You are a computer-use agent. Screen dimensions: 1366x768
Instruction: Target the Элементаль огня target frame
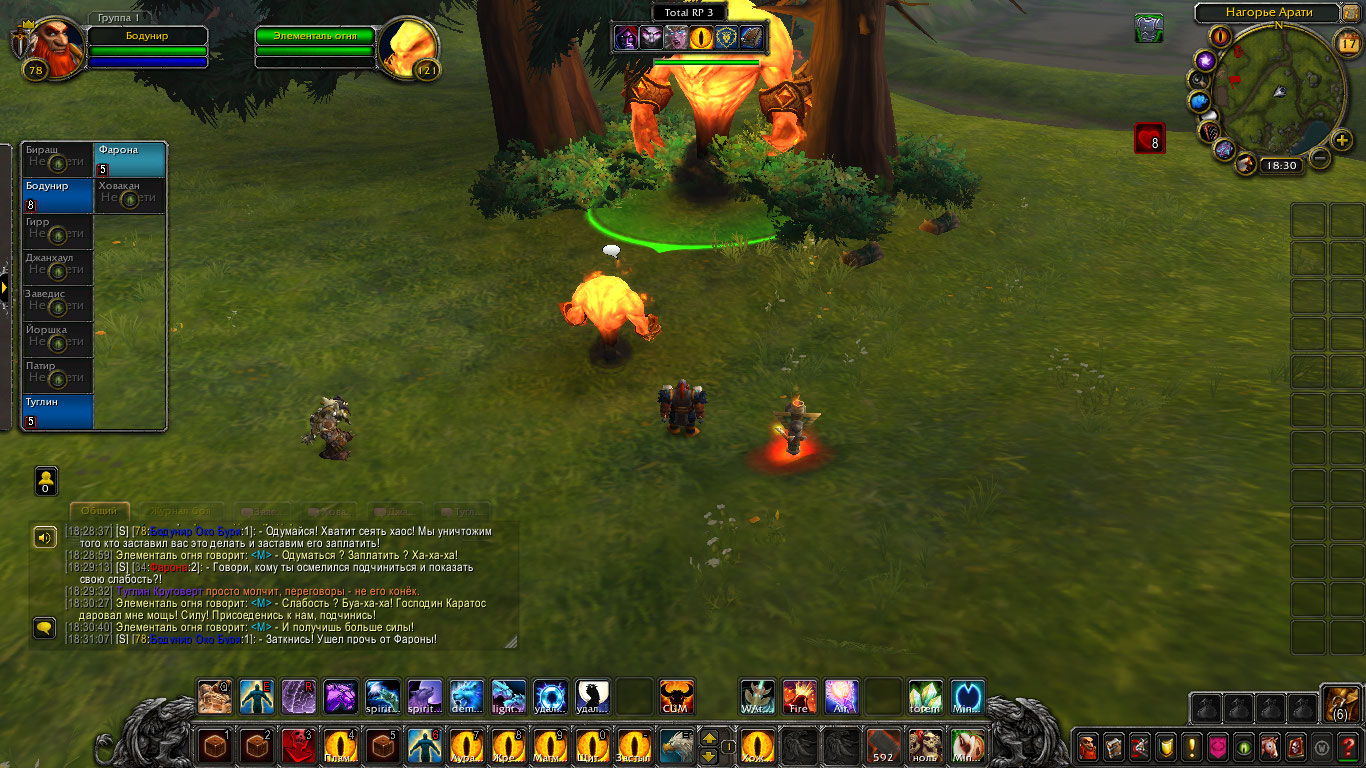pos(315,37)
